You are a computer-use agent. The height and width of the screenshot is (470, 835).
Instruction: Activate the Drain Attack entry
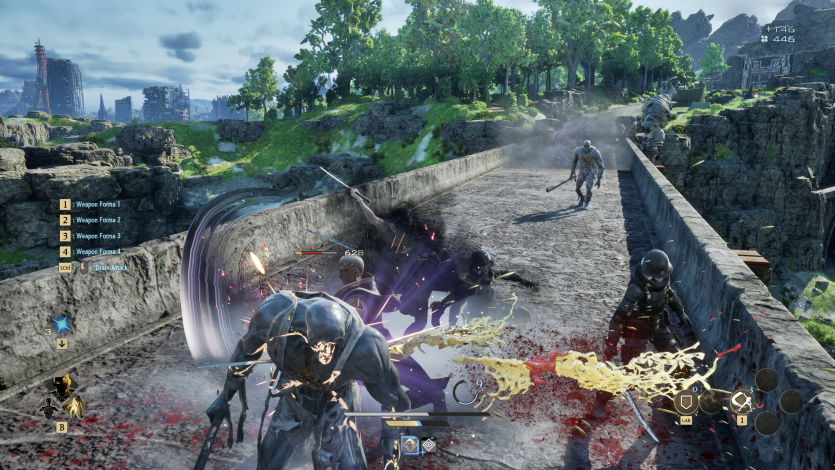[95, 267]
